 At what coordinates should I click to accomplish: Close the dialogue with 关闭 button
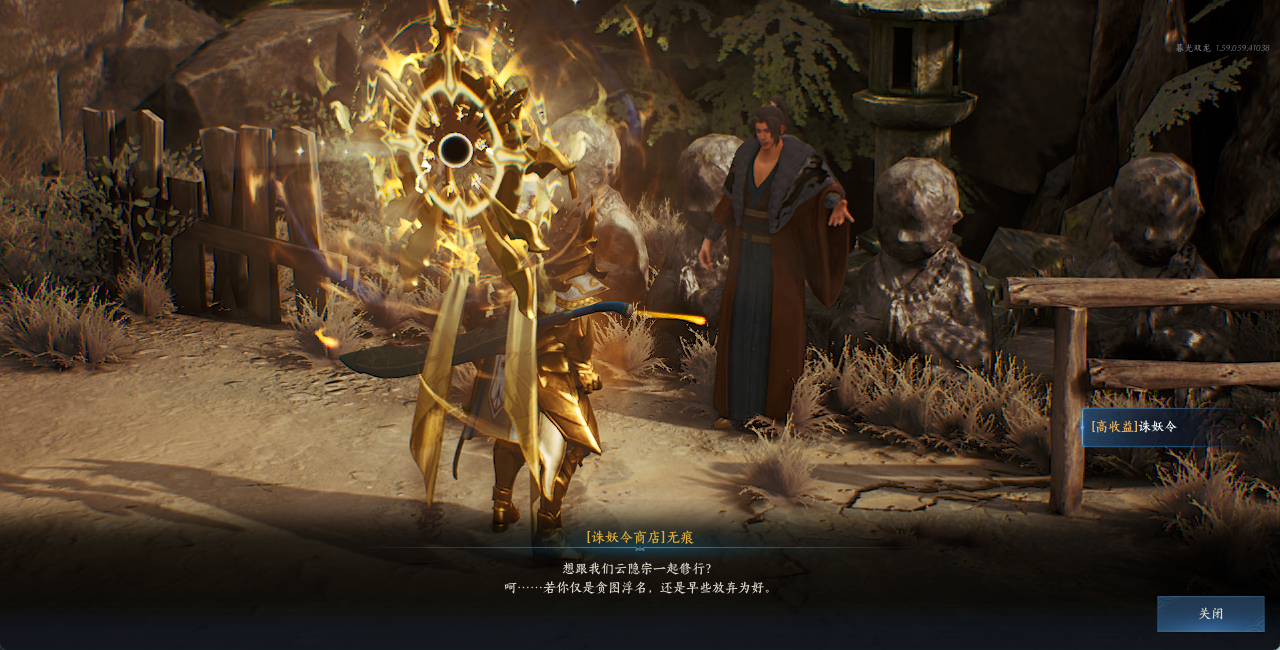pyautogui.click(x=1210, y=614)
